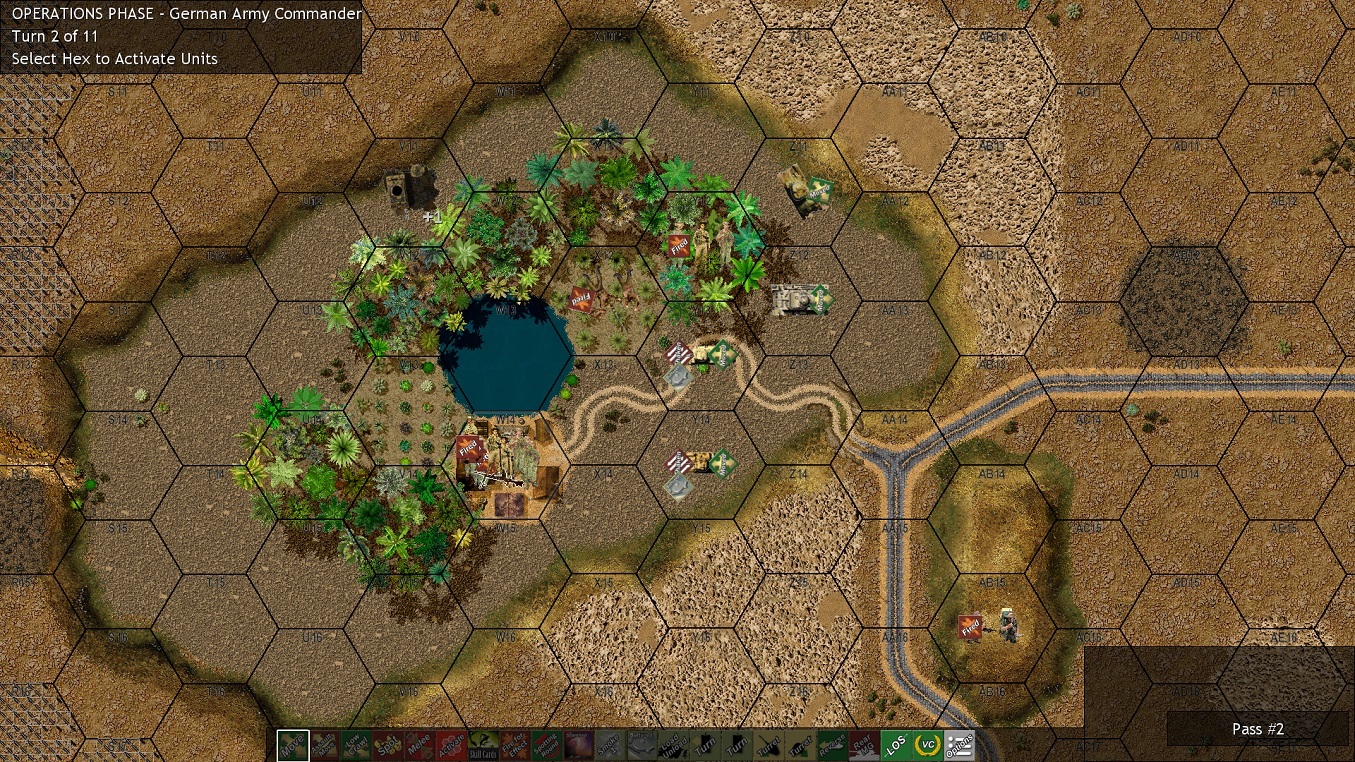Image resolution: width=1355 pixels, height=762 pixels.
Task: Open the Skill Cards panel
Action: [484, 746]
